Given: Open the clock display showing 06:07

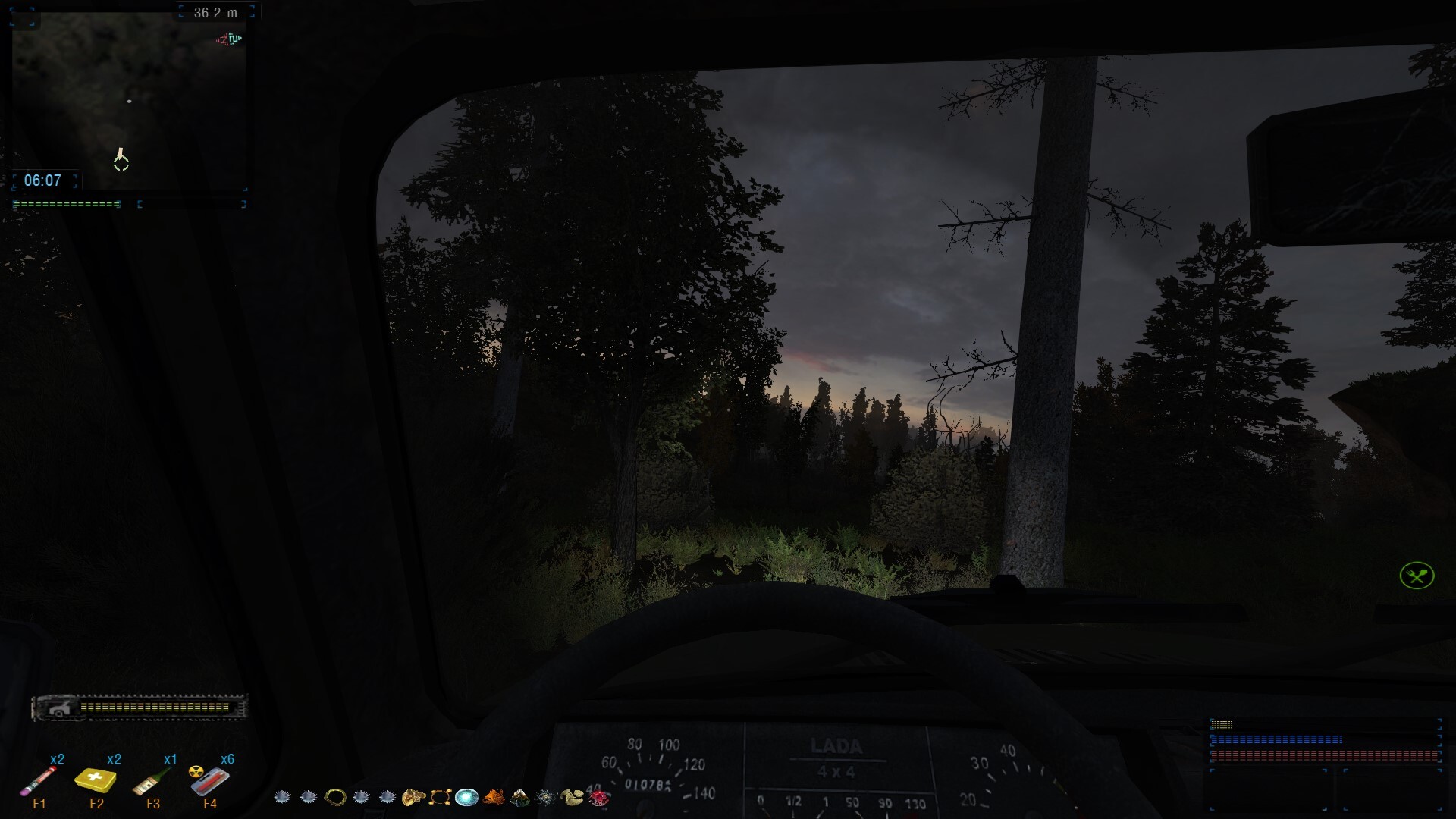Looking at the screenshot, I should (43, 180).
